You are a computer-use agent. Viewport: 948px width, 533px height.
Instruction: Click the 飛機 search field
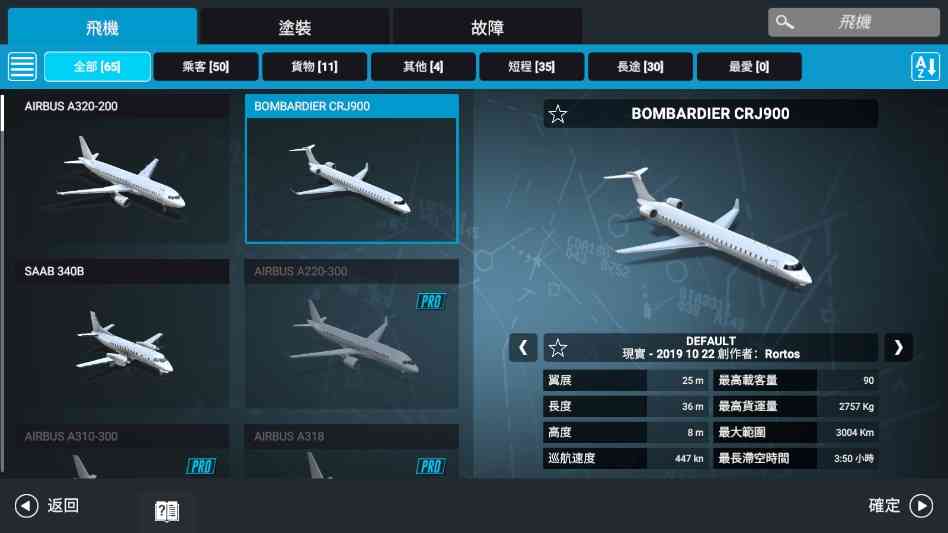click(853, 22)
